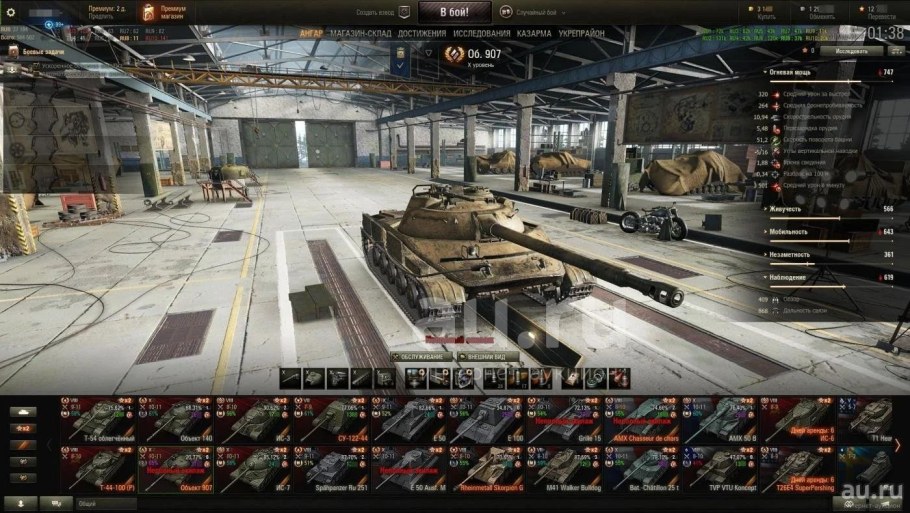910x513 pixels.
Task: Choose the E 100 tank thumbnail
Action: [487, 419]
